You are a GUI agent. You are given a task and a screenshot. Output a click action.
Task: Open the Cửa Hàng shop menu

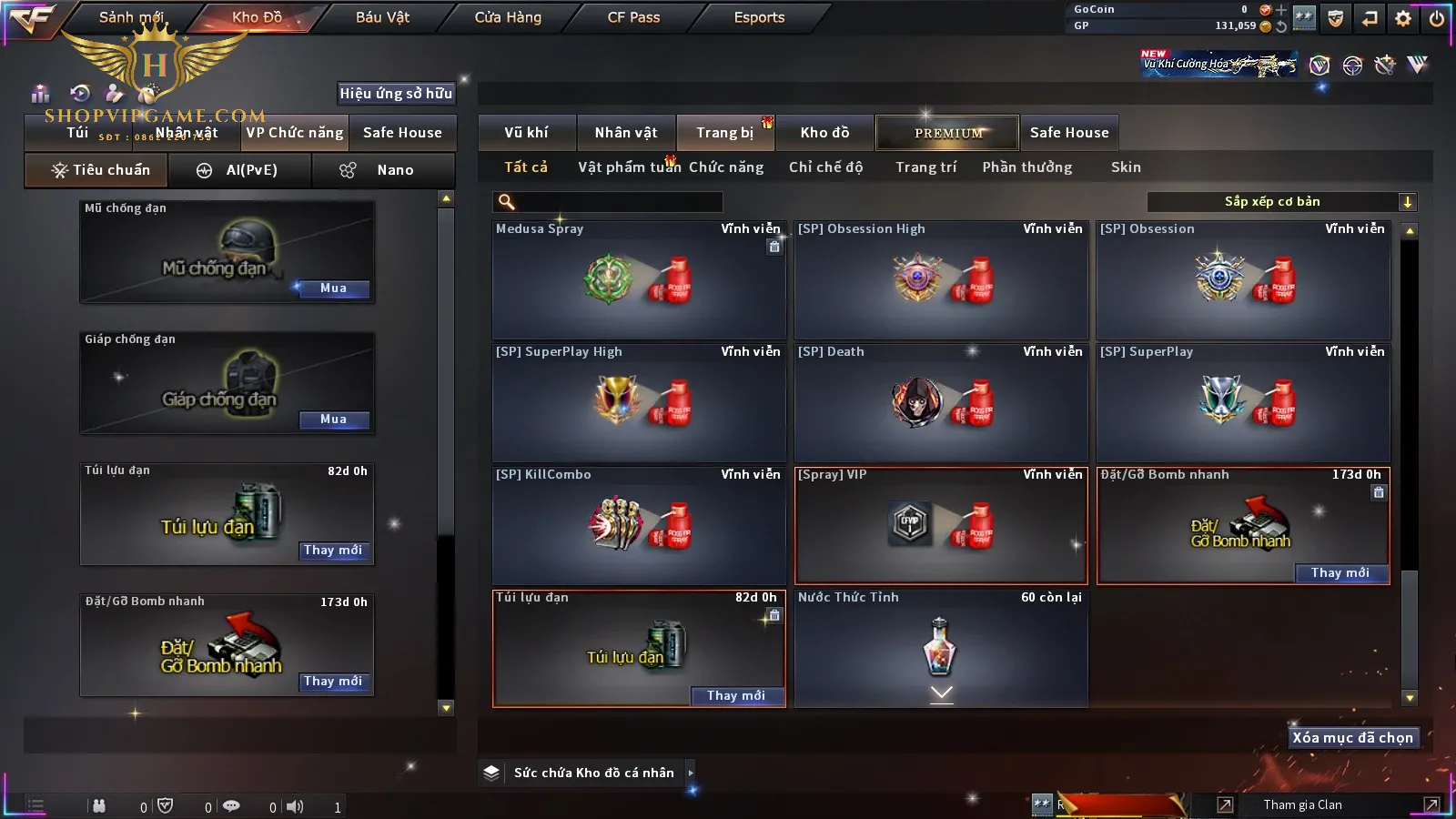508,17
